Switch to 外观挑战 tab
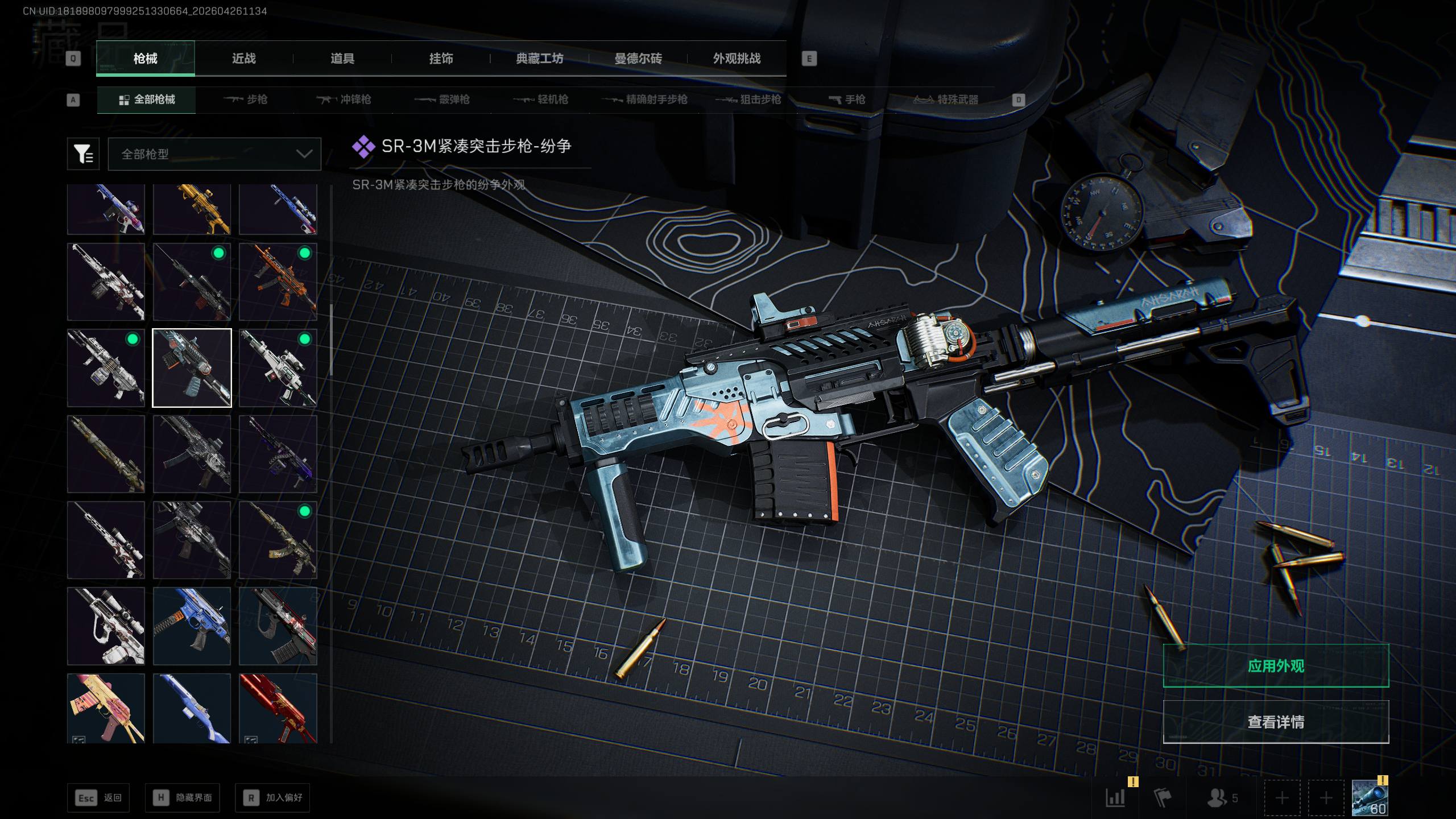Viewport: 1456px width, 819px height. 737,59
